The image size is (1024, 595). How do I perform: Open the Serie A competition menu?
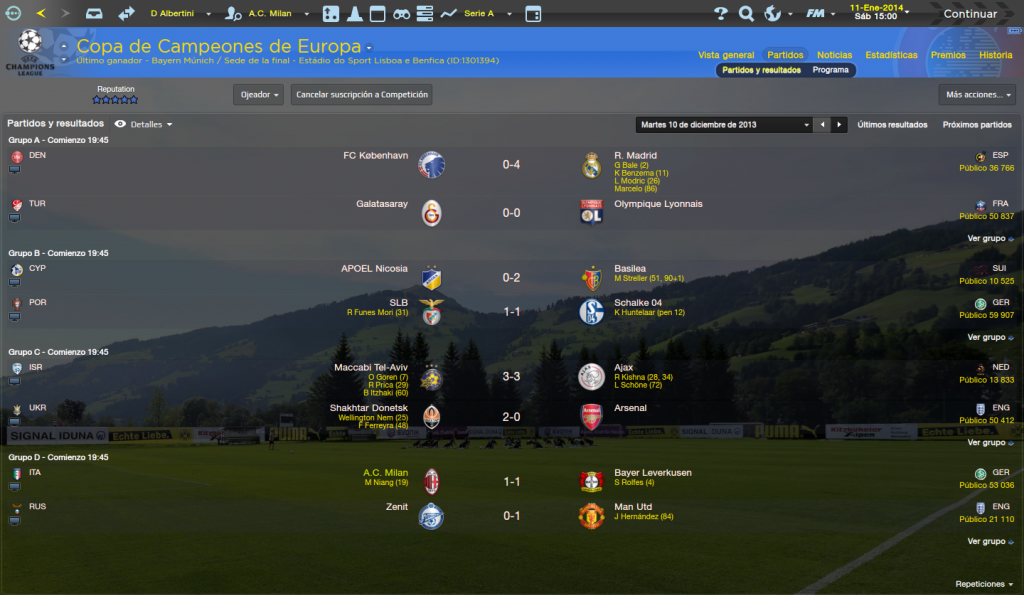[x=489, y=14]
